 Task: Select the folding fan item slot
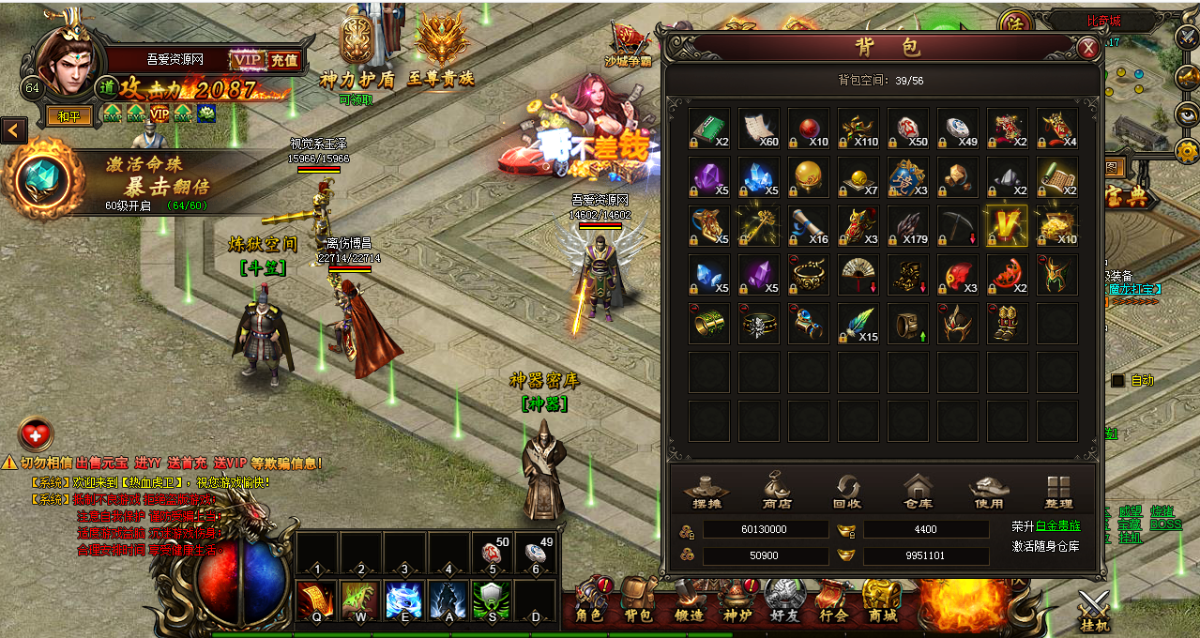point(859,275)
